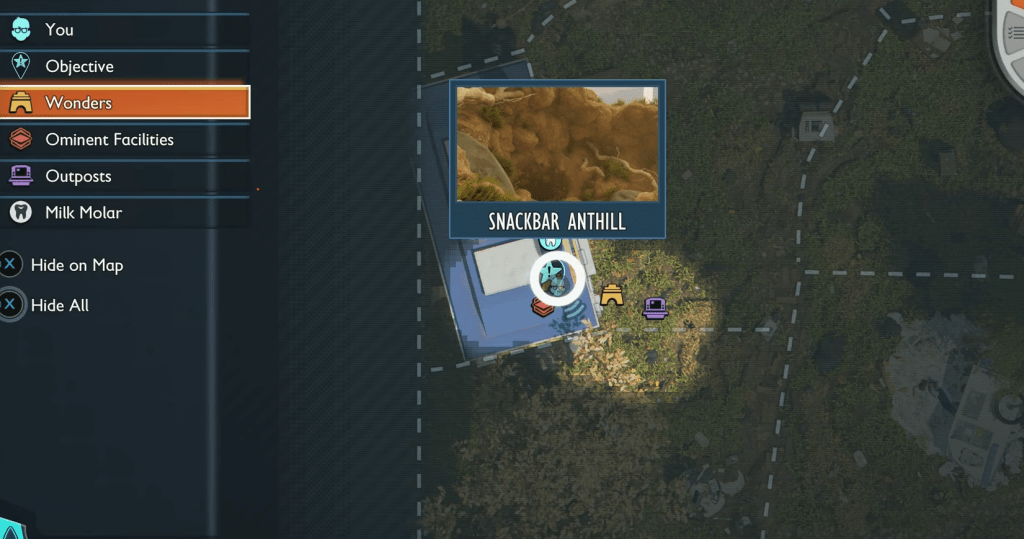This screenshot has width=1024, height=539.
Task: Select the You legend entry
Action: point(60,30)
